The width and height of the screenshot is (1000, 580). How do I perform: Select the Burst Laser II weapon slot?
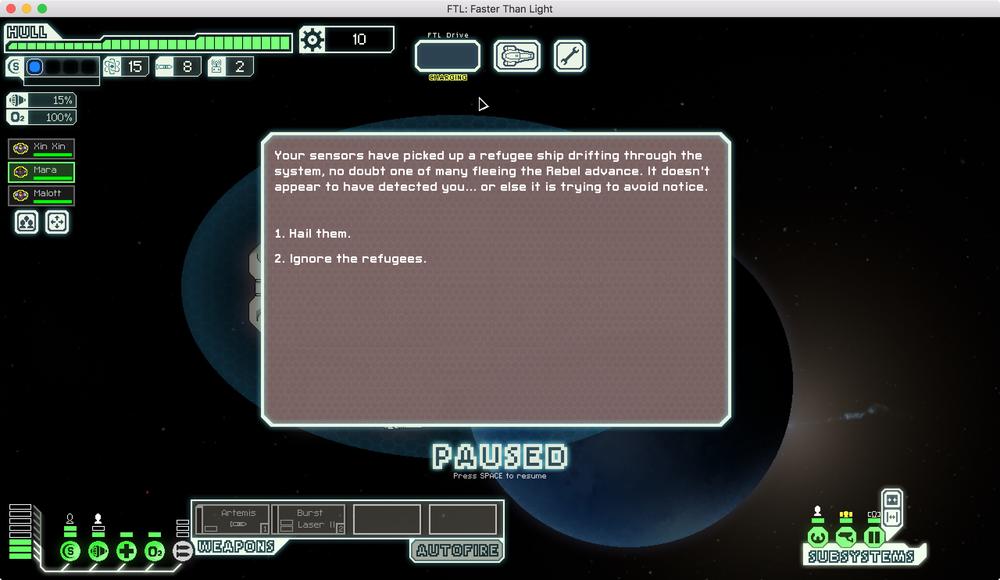[309, 519]
